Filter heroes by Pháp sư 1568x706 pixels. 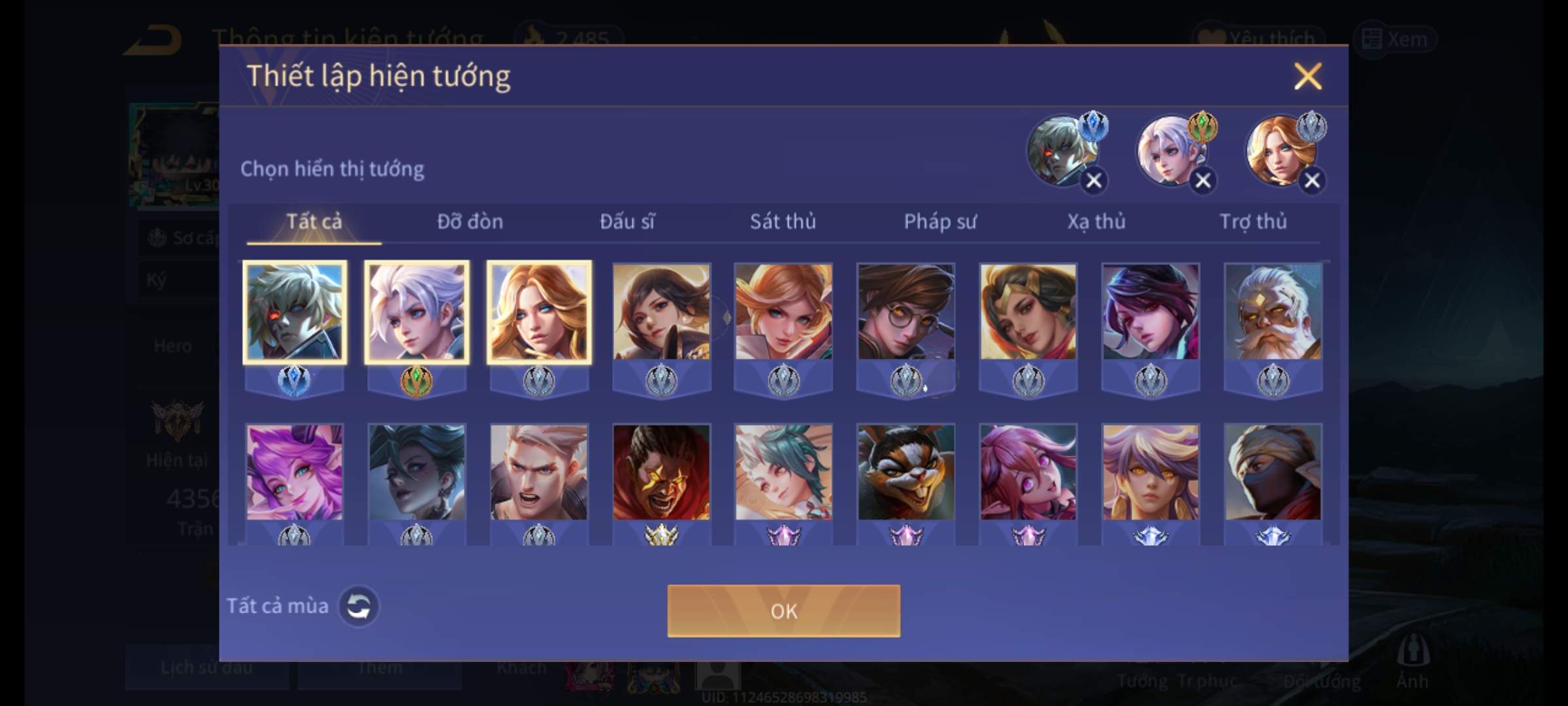(939, 222)
